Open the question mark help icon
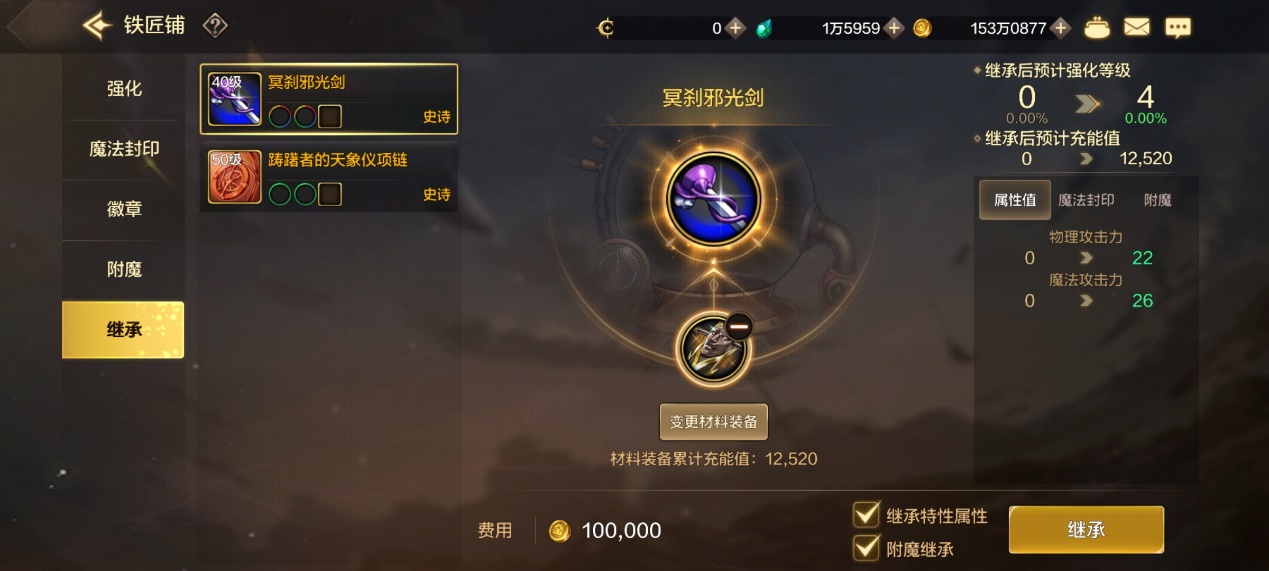The width and height of the screenshot is (1269, 571). click(x=215, y=26)
